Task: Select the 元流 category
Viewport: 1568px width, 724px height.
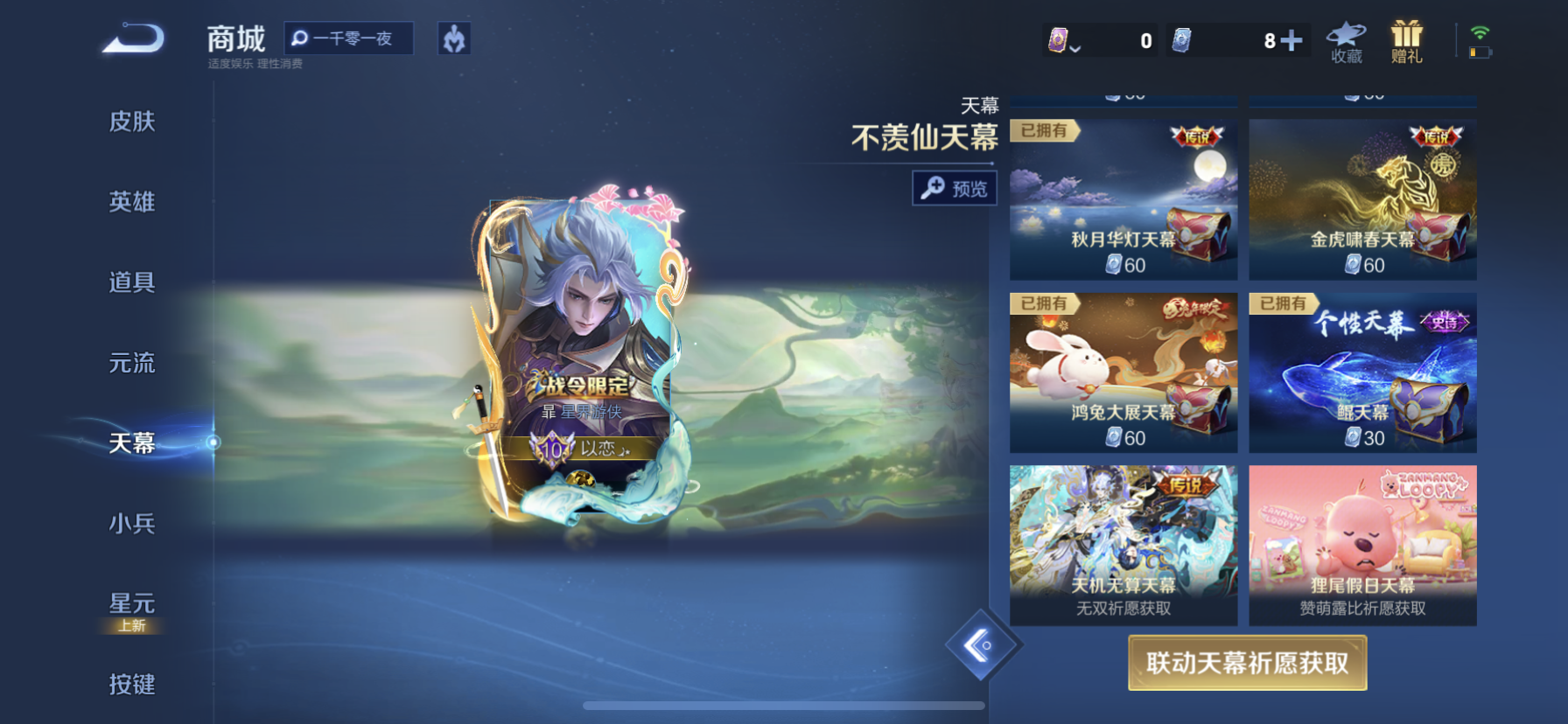Action: 132,363
